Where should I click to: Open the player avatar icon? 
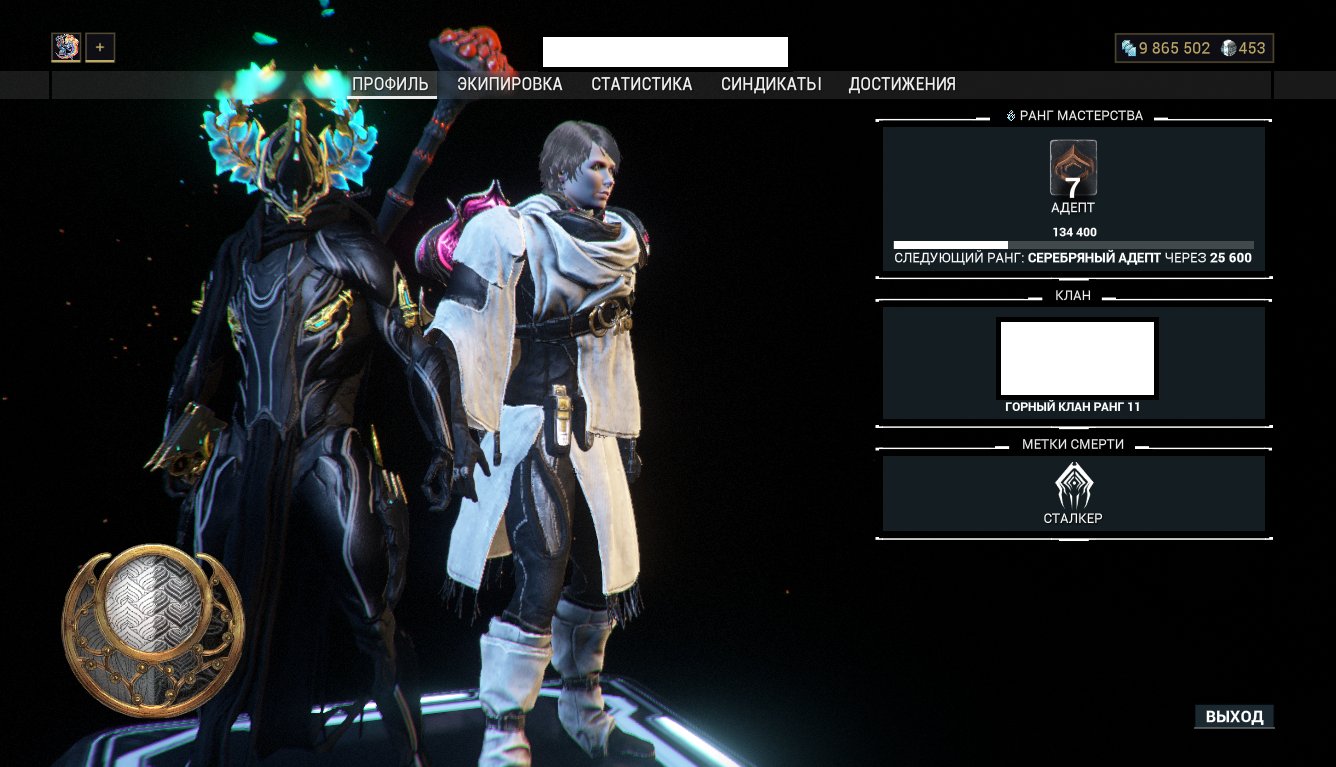pyautogui.click(x=66, y=47)
